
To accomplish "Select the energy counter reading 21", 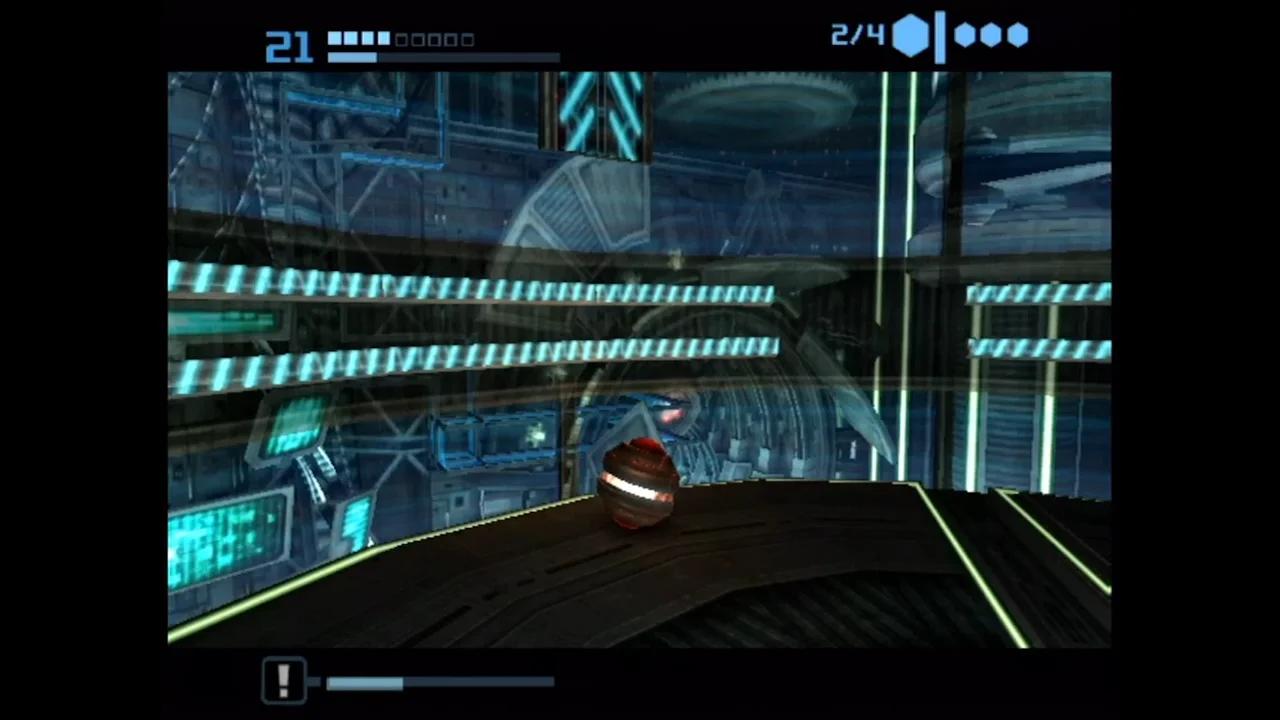I will tap(288, 45).
